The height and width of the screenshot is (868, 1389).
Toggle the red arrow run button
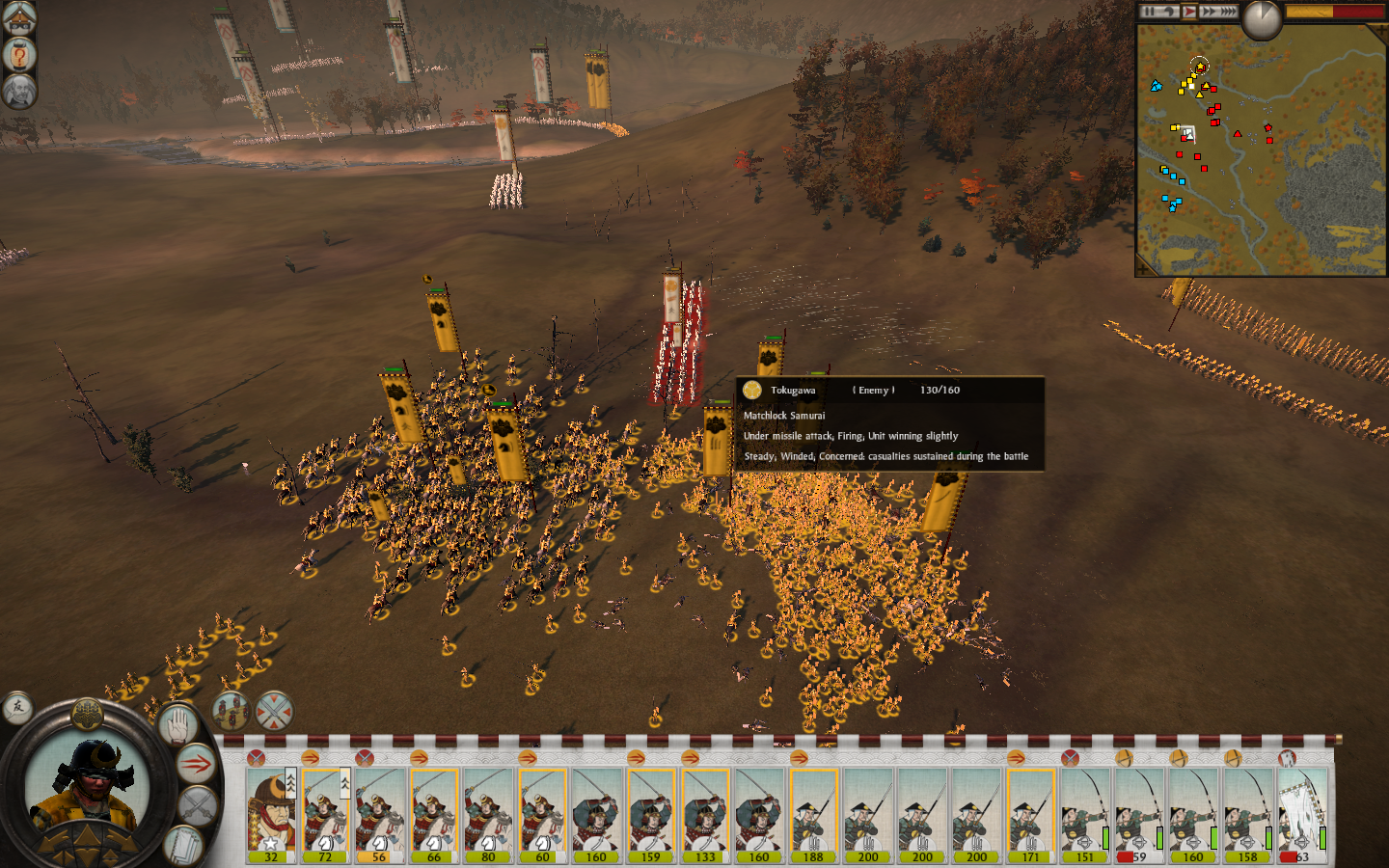pos(197,765)
